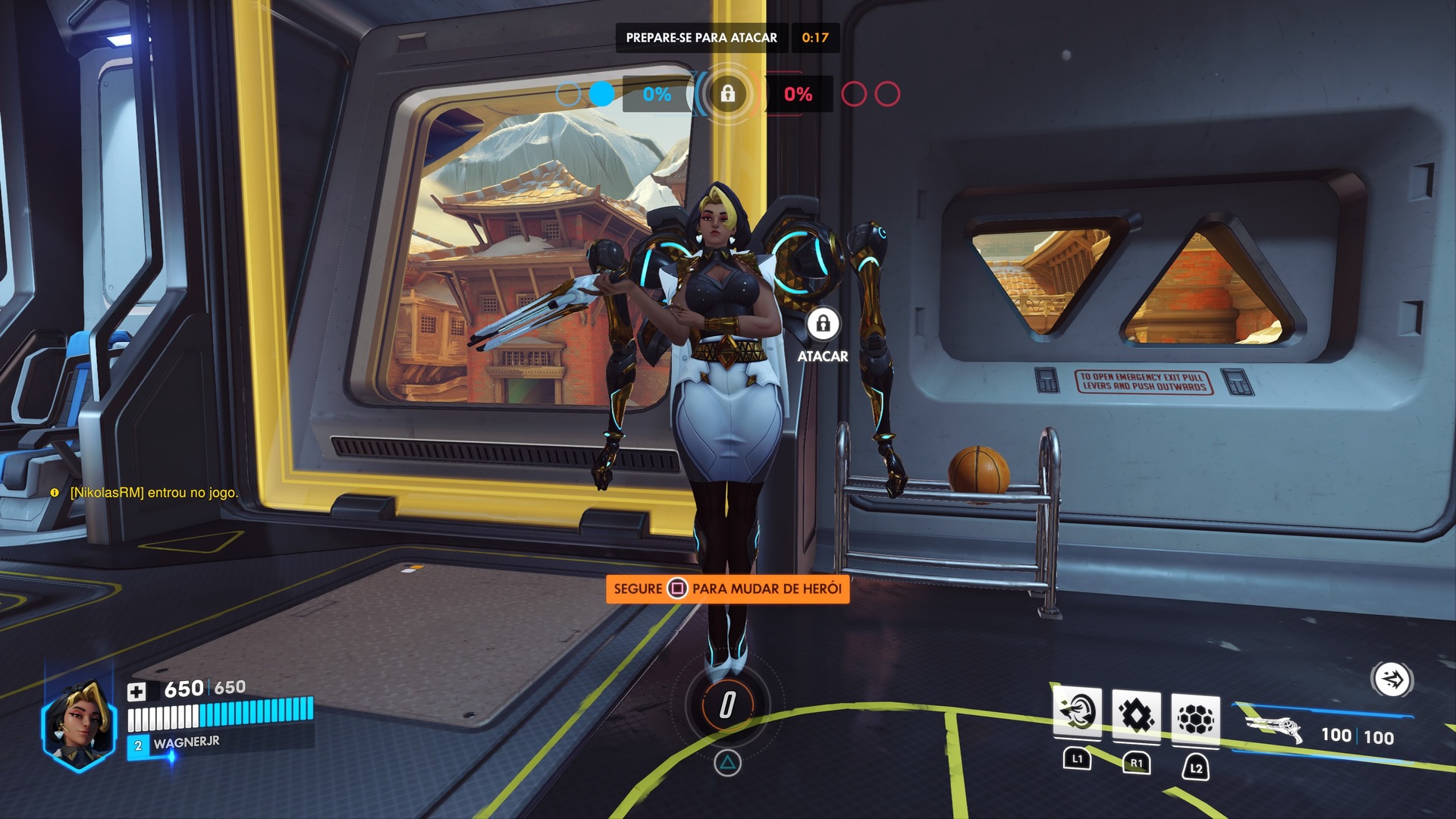Image resolution: width=1456 pixels, height=819 pixels.
Task: Activate the swirling orb ability icon
Action: 1077,714
